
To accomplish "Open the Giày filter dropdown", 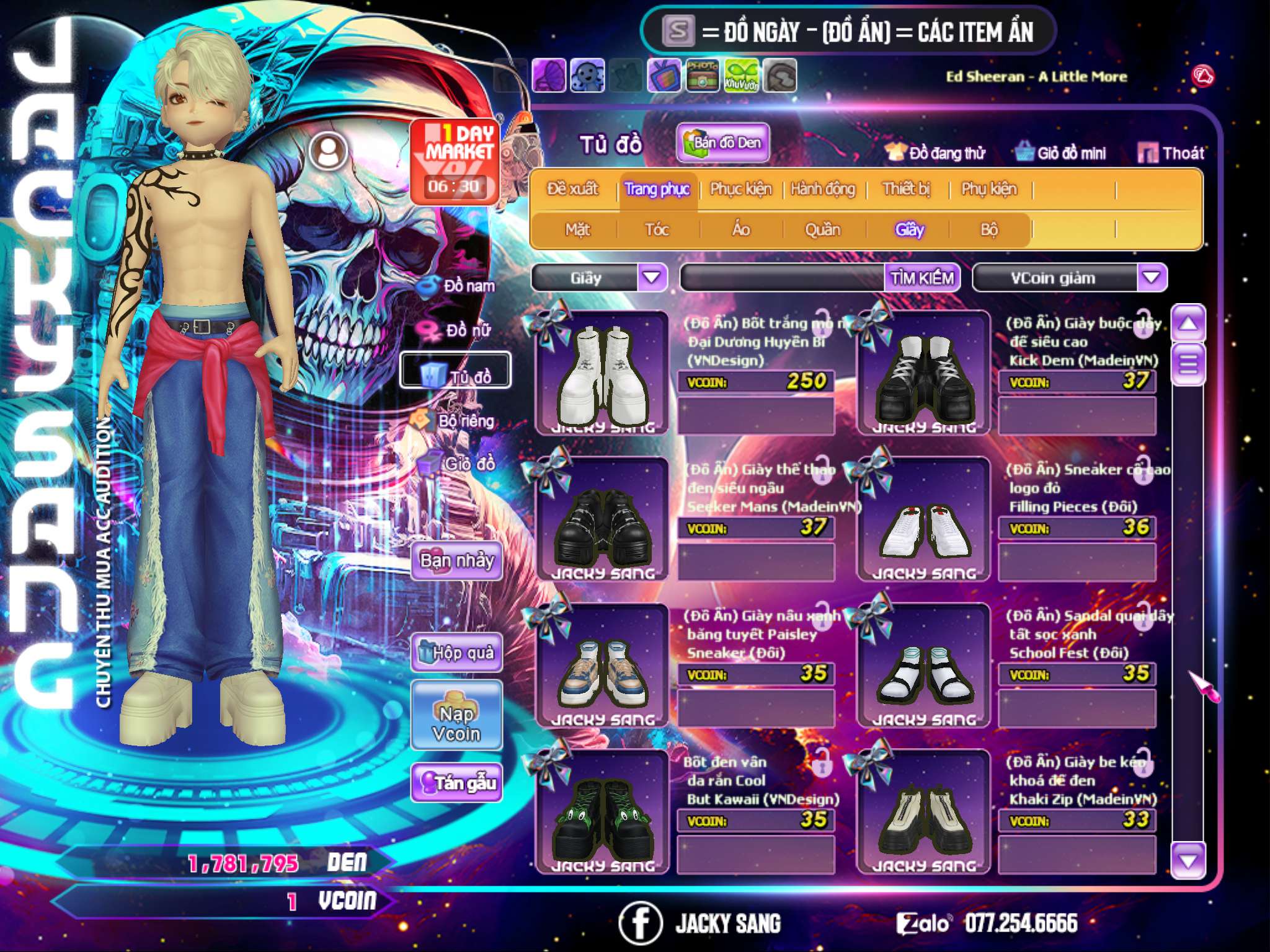I will point(652,278).
